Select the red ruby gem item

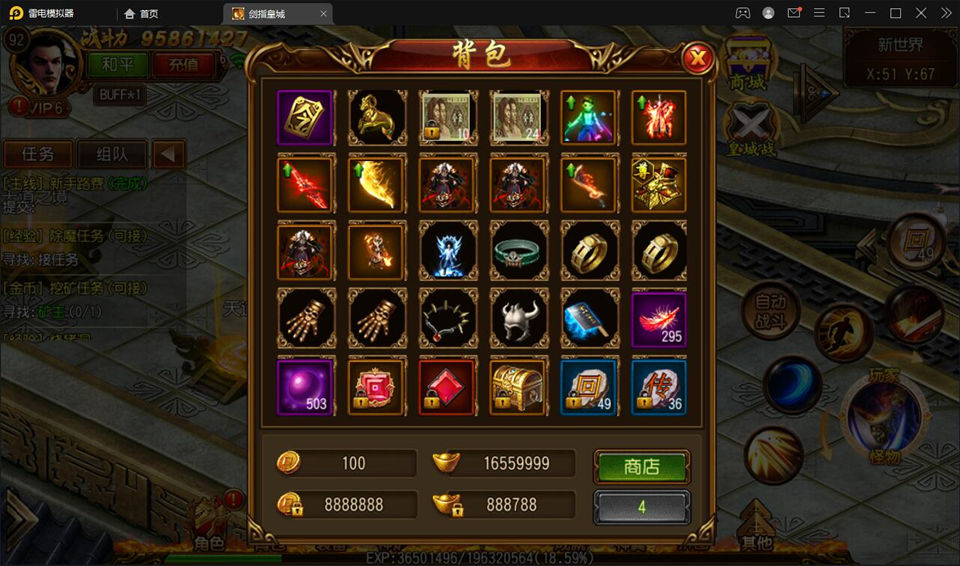coord(447,386)
